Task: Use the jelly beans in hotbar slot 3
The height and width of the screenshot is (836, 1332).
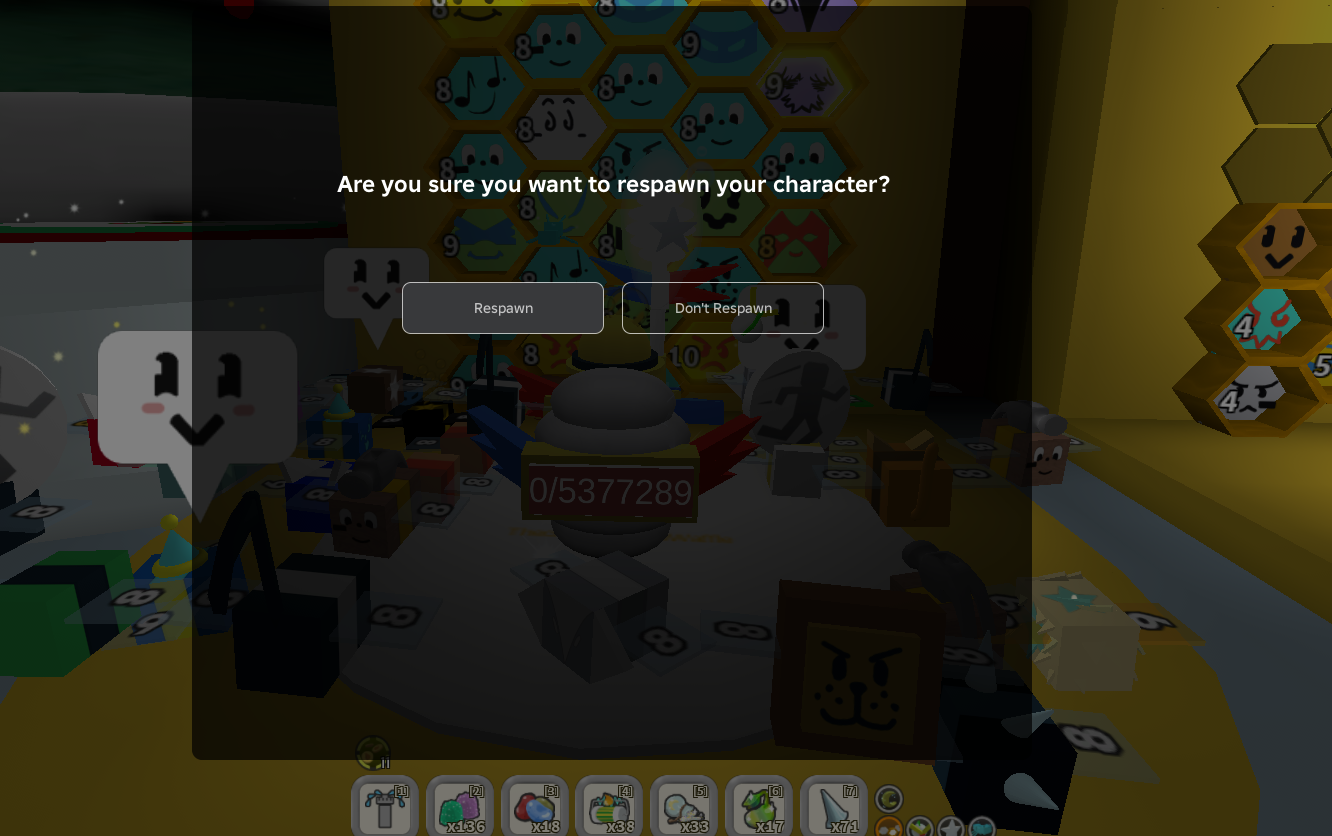Action: [534, 808]
